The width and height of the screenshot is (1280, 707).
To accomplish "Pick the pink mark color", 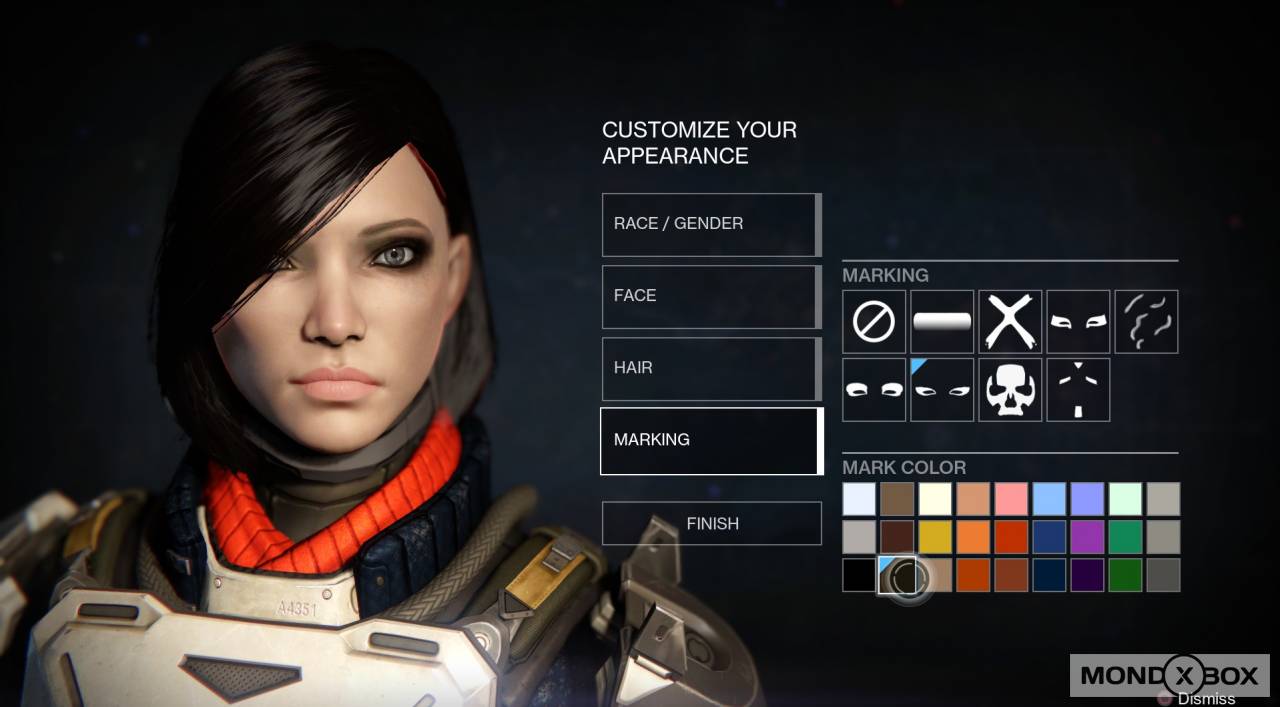I will pos(1011,499).
